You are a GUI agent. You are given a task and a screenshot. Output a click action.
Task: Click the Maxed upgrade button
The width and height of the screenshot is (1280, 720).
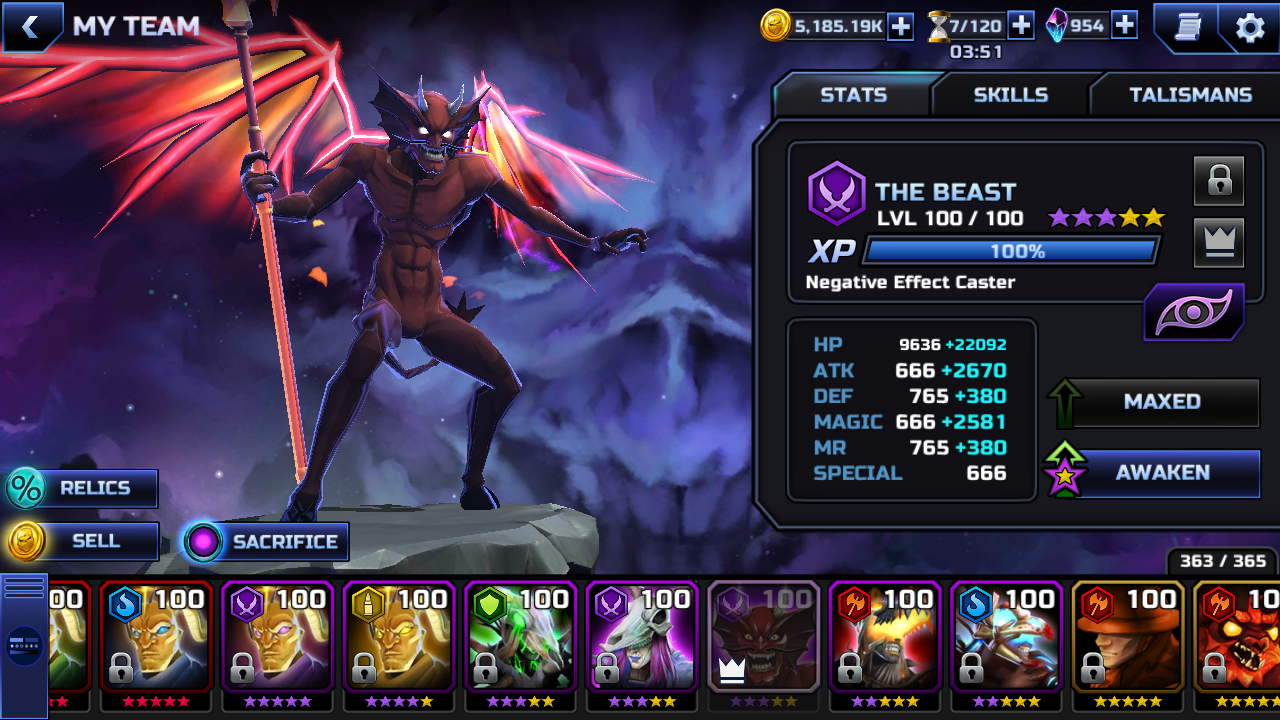[x=1160, y=402]
